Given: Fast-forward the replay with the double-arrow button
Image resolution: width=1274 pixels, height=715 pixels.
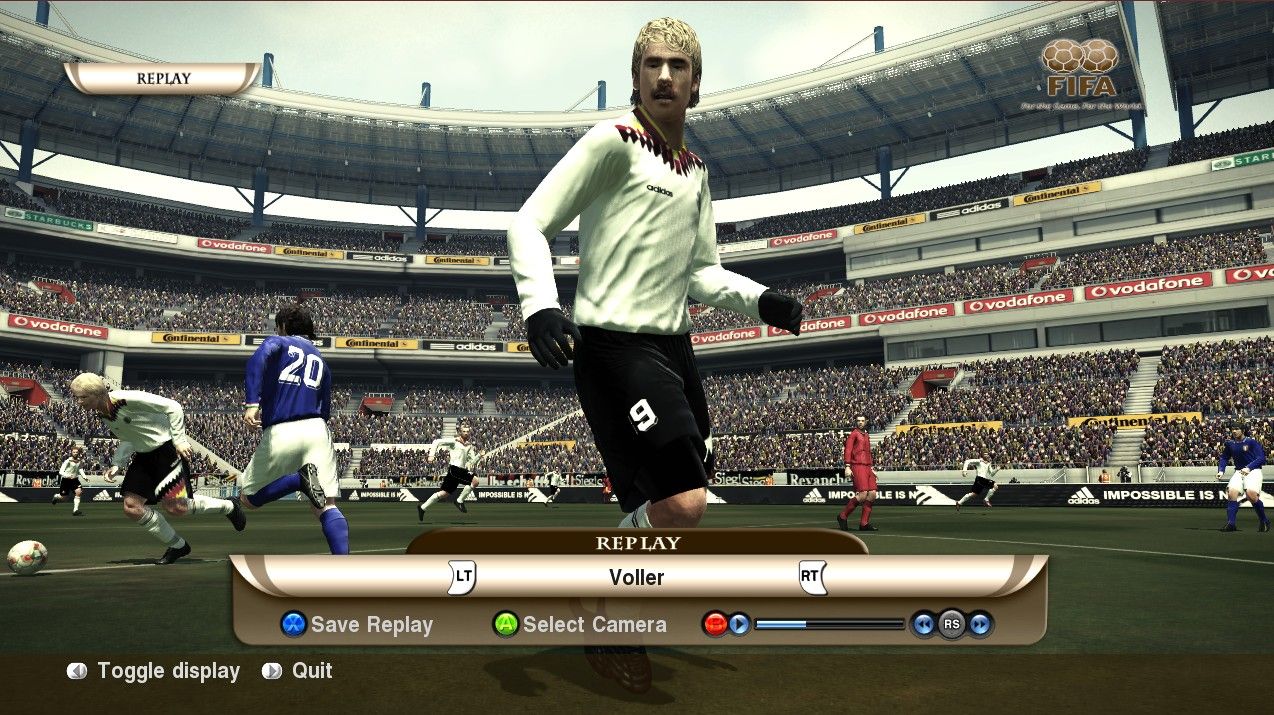Looking at the screenshot, I should click(x=980, y=625).
